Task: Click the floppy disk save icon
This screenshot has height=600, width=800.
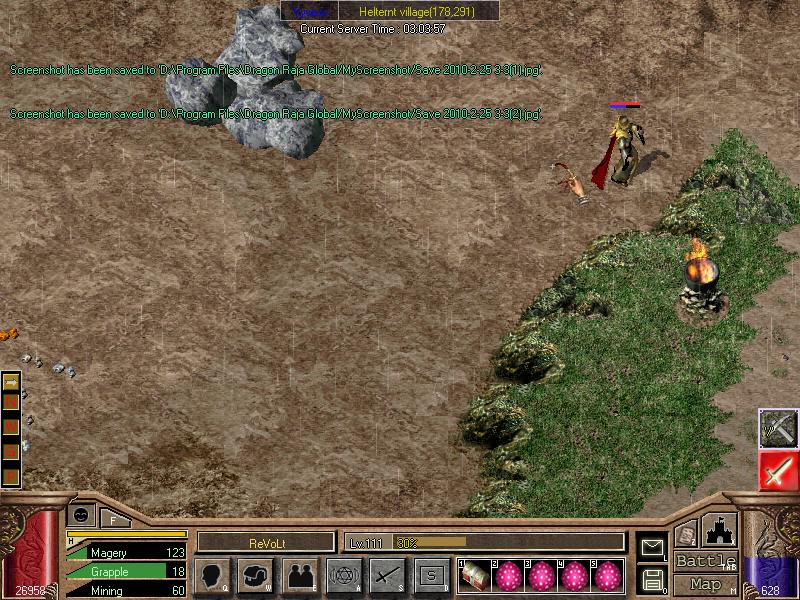Action: 652,578
